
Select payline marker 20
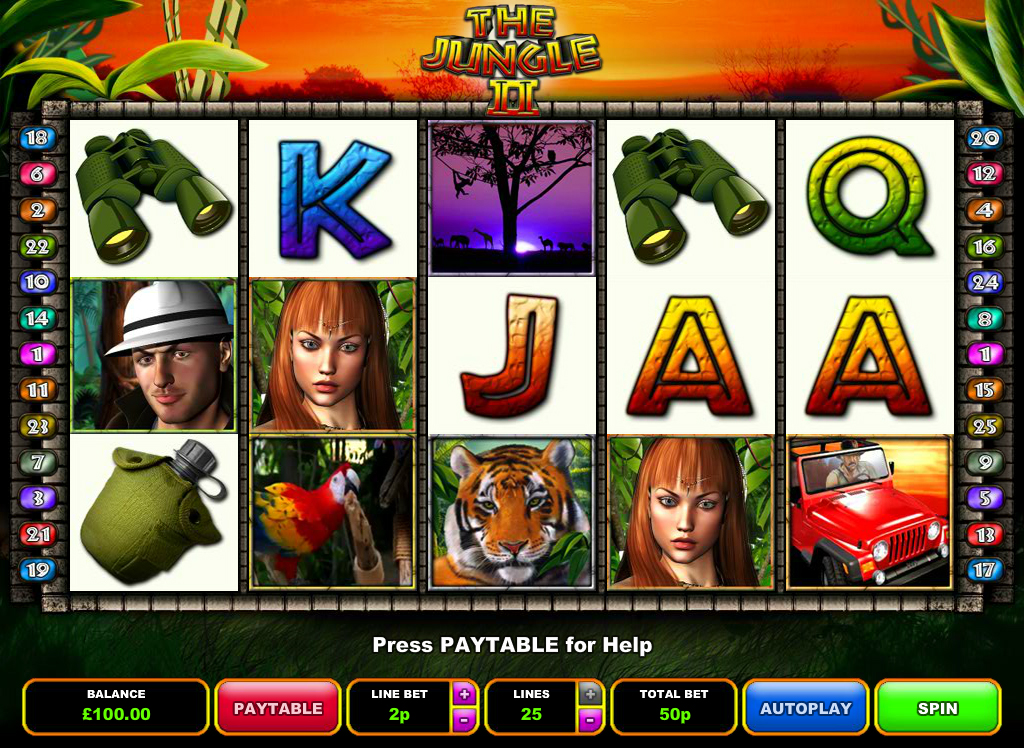click(x=985, y=138)
